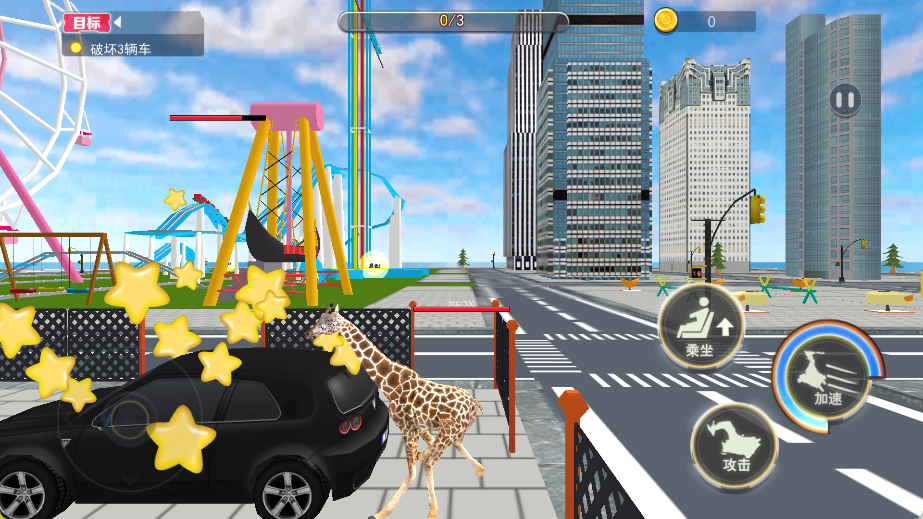Image resolution: width=923 pixels, height=519 pixels.
Task: Collapse the 目标 objective panel
Action: coord(117,21)
